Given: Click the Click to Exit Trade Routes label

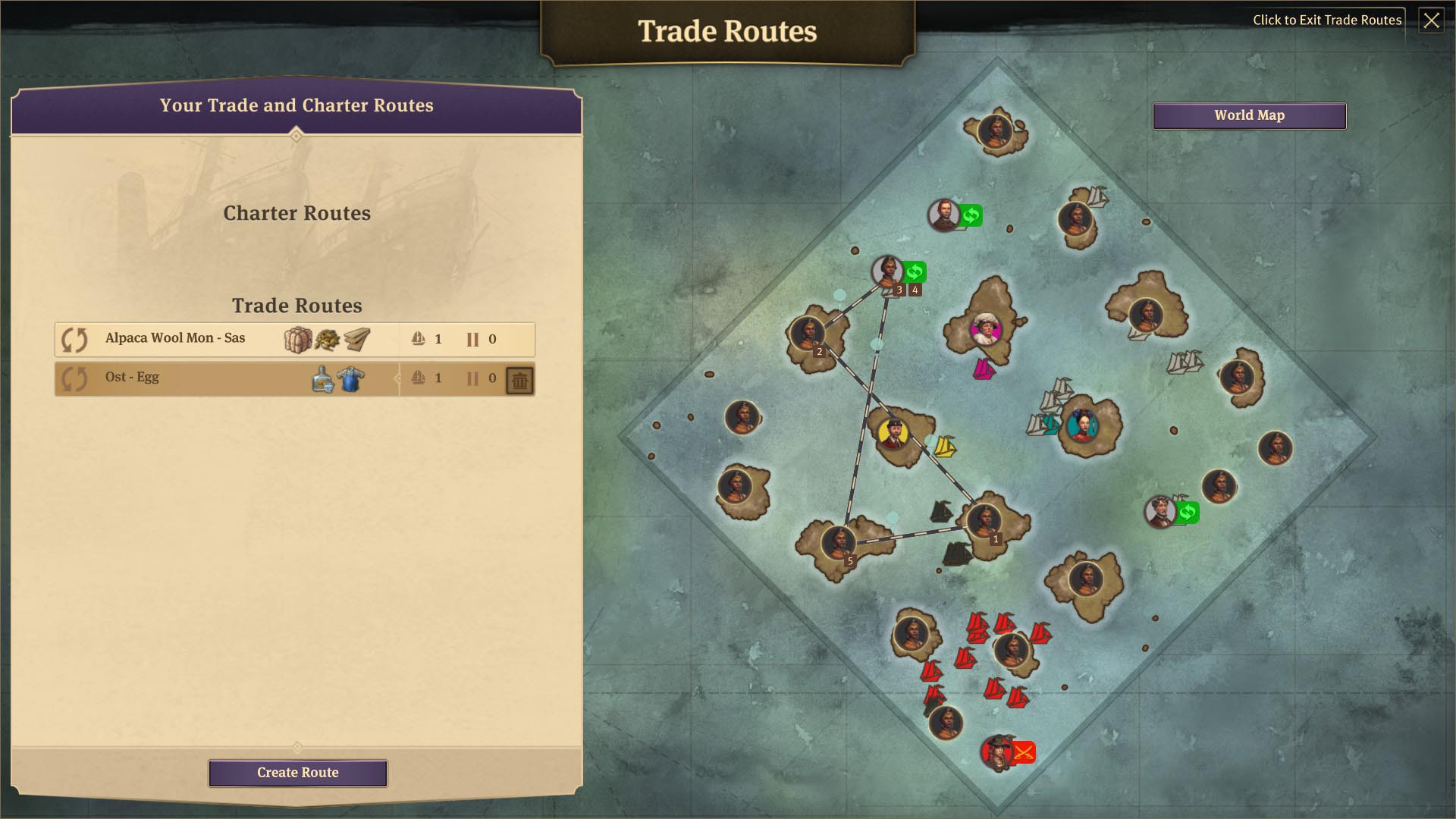Looking at the screenshot, I should tap(1328, 20).
